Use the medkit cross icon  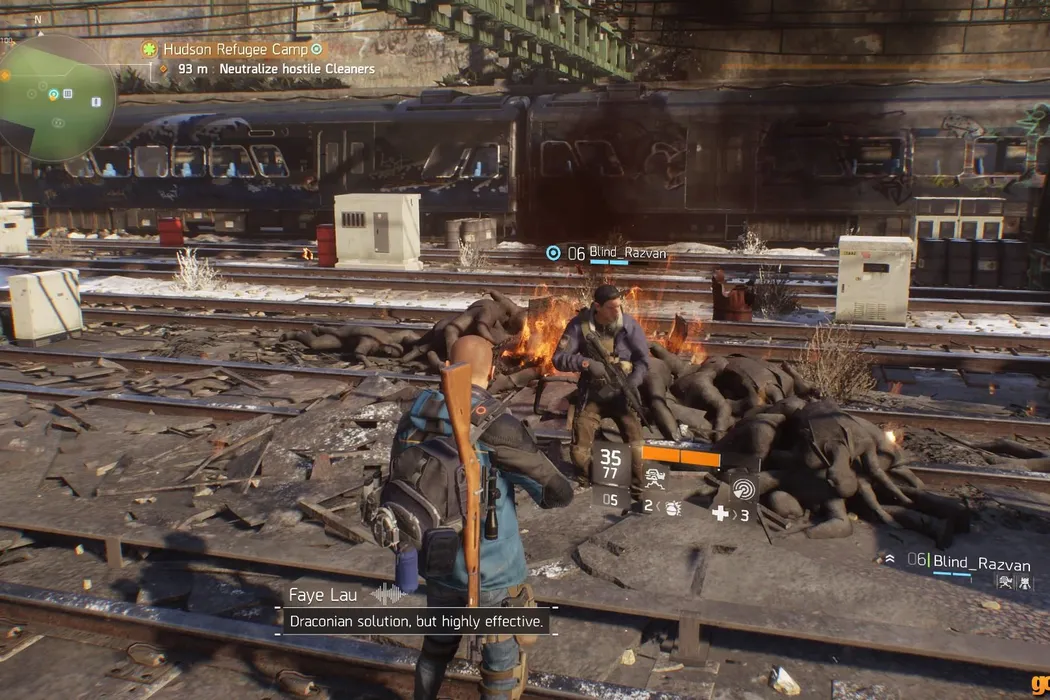pos(718,514)
